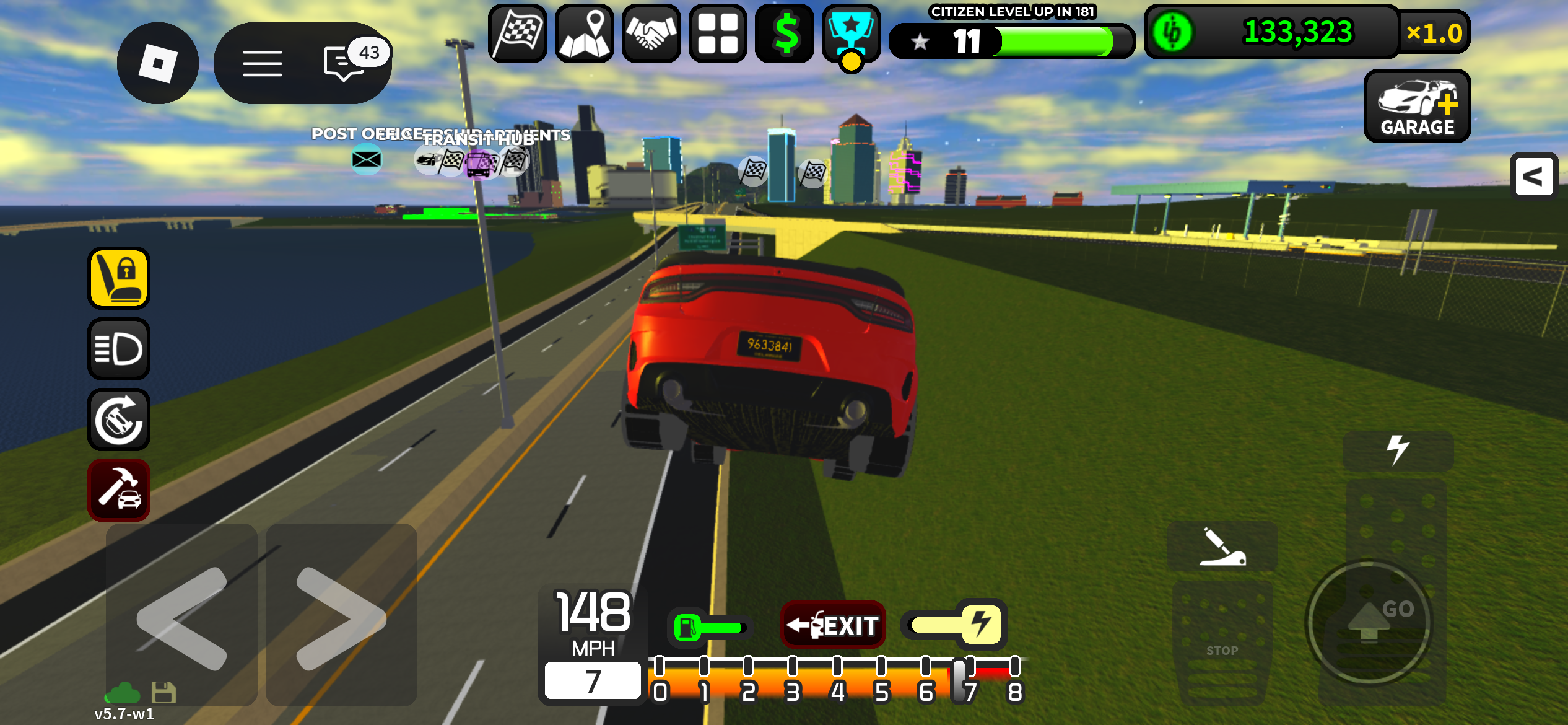Toggle the headlights
1568x725 pixels.
click(119, 349)
